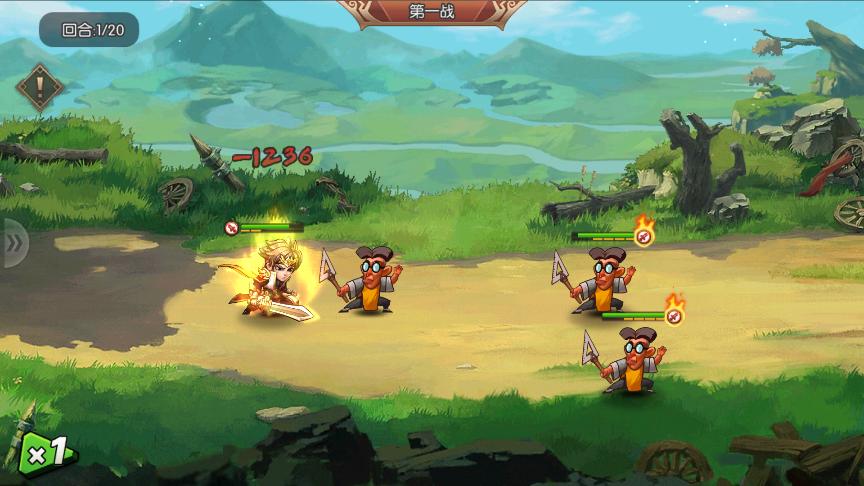Toggle the x1 battle speed button
The image size is (864, 486).
point(47,454)
